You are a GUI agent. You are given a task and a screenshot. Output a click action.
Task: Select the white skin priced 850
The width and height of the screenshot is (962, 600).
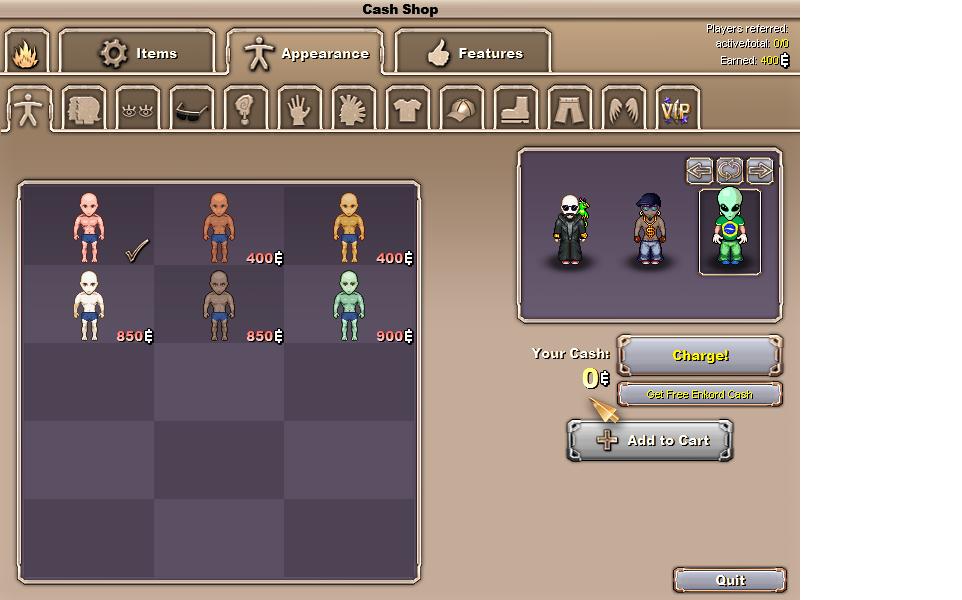click(x=88, y=305)
